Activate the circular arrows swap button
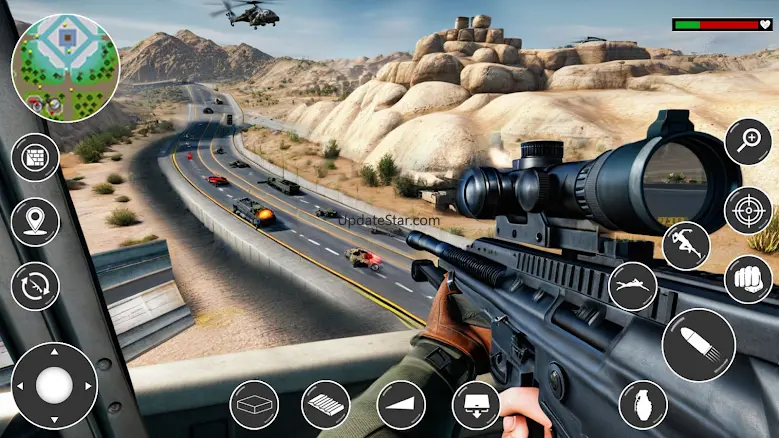 35,286
